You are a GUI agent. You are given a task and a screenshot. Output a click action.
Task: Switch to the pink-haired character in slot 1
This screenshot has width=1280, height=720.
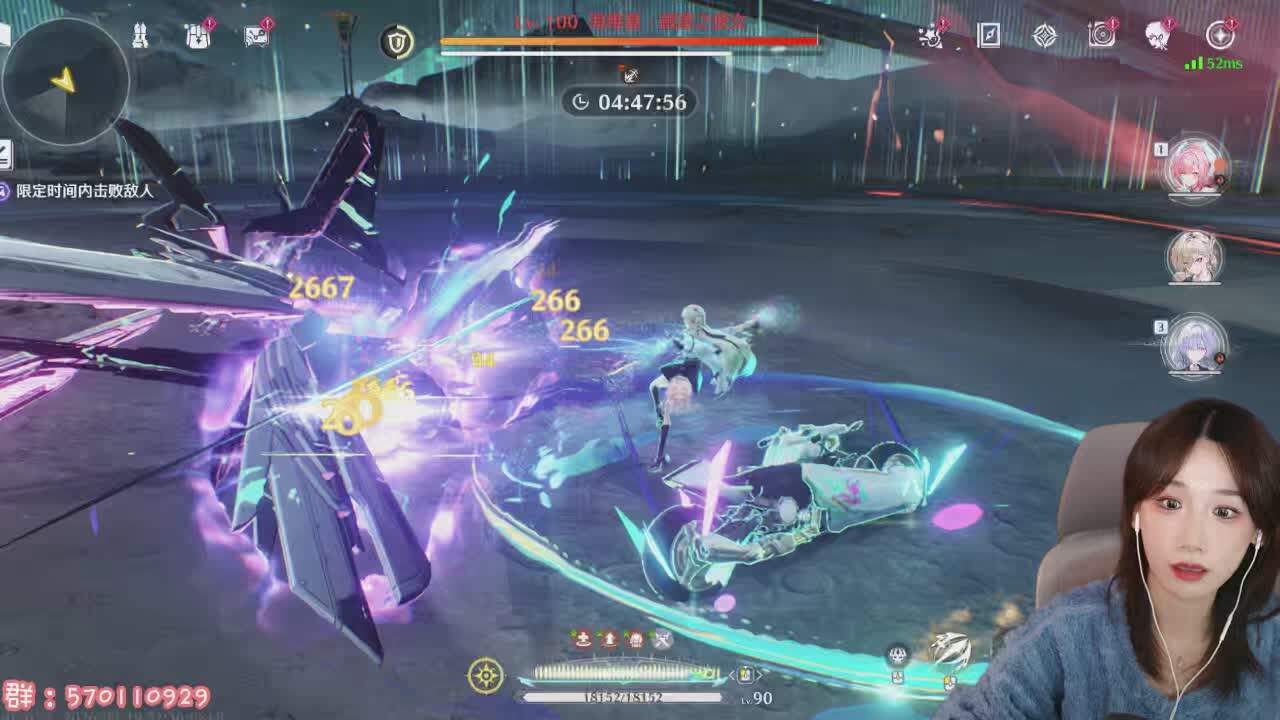coord(1195,167)
